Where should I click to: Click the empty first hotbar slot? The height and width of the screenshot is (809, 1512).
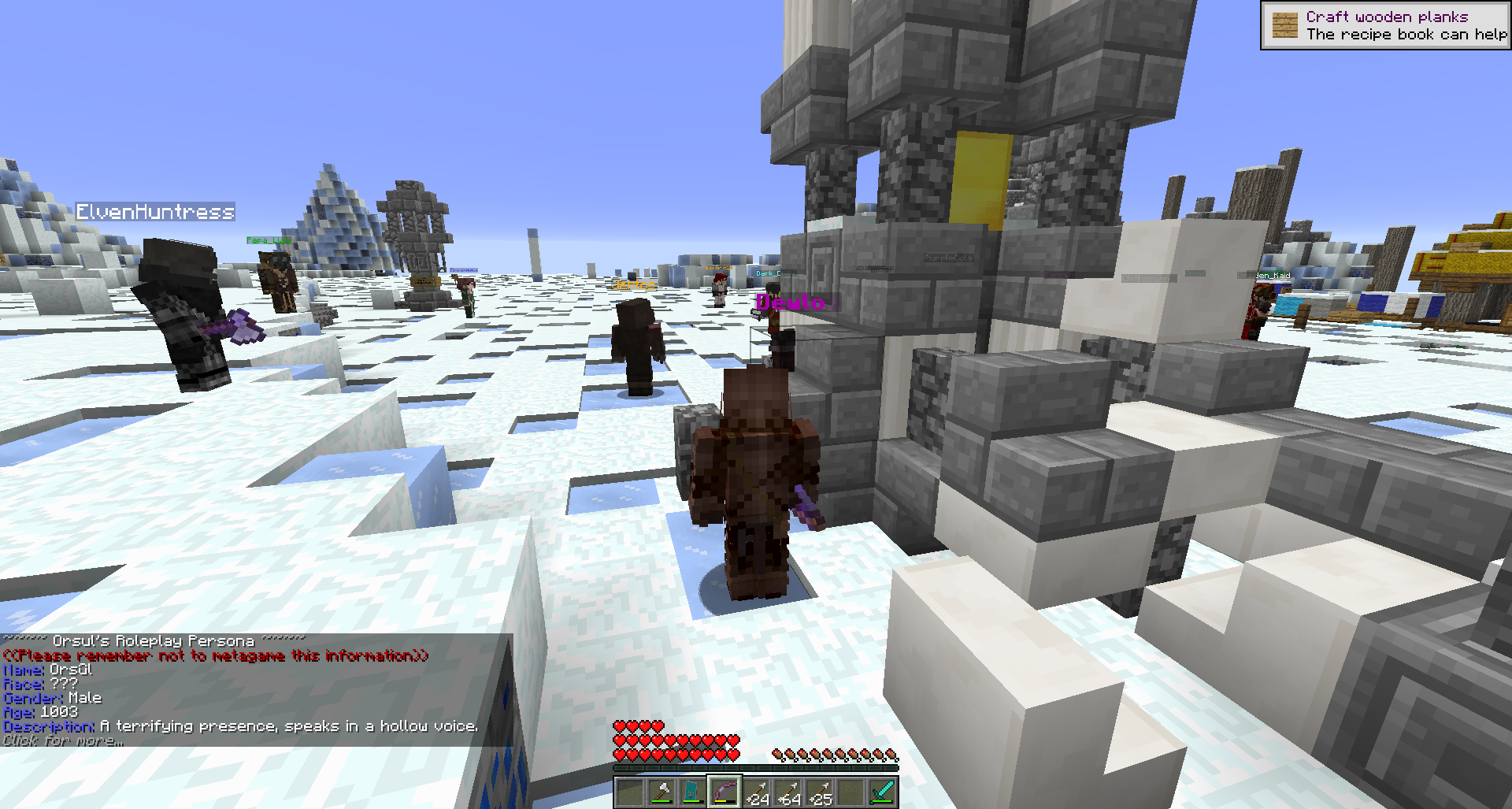pyautogui.click(x=630, y=790)
